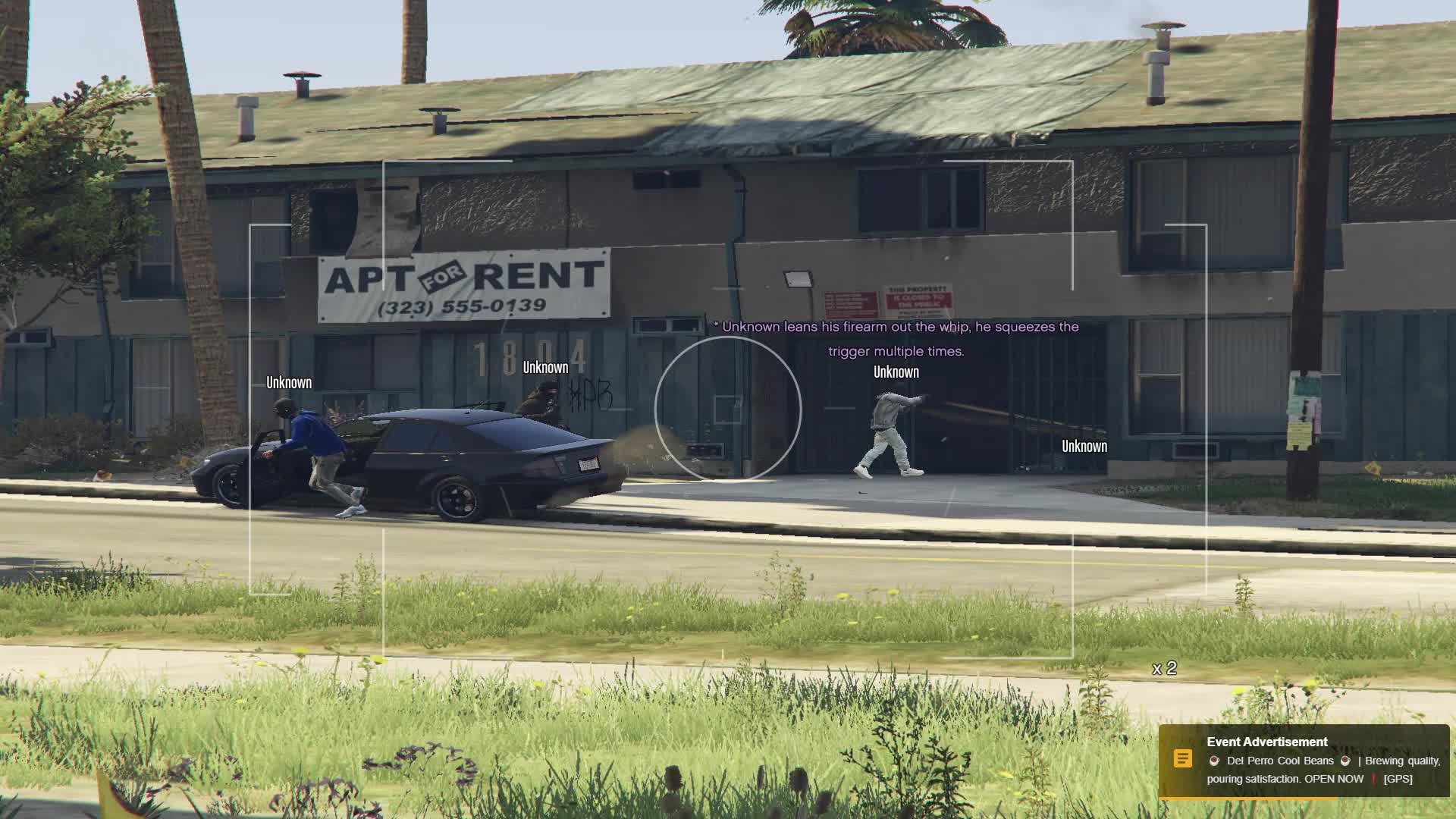This screenshot has height=819, width=1456.
Task: Click the yellow notification list icon
Action: click(1182, 758)
